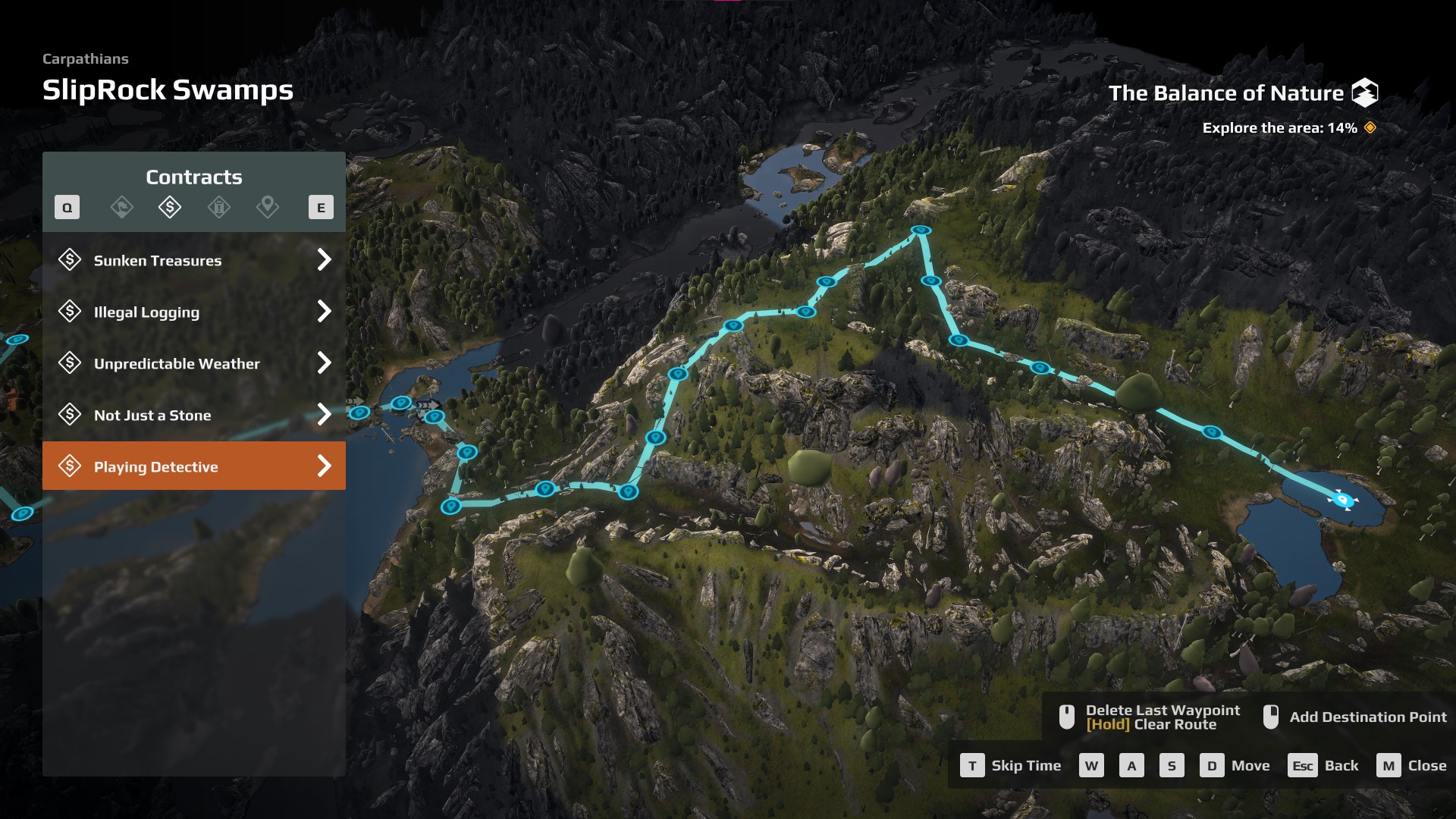Switch to the flag icon tab
Screen dimensions: 1456x819
click(x=121, y=207)
